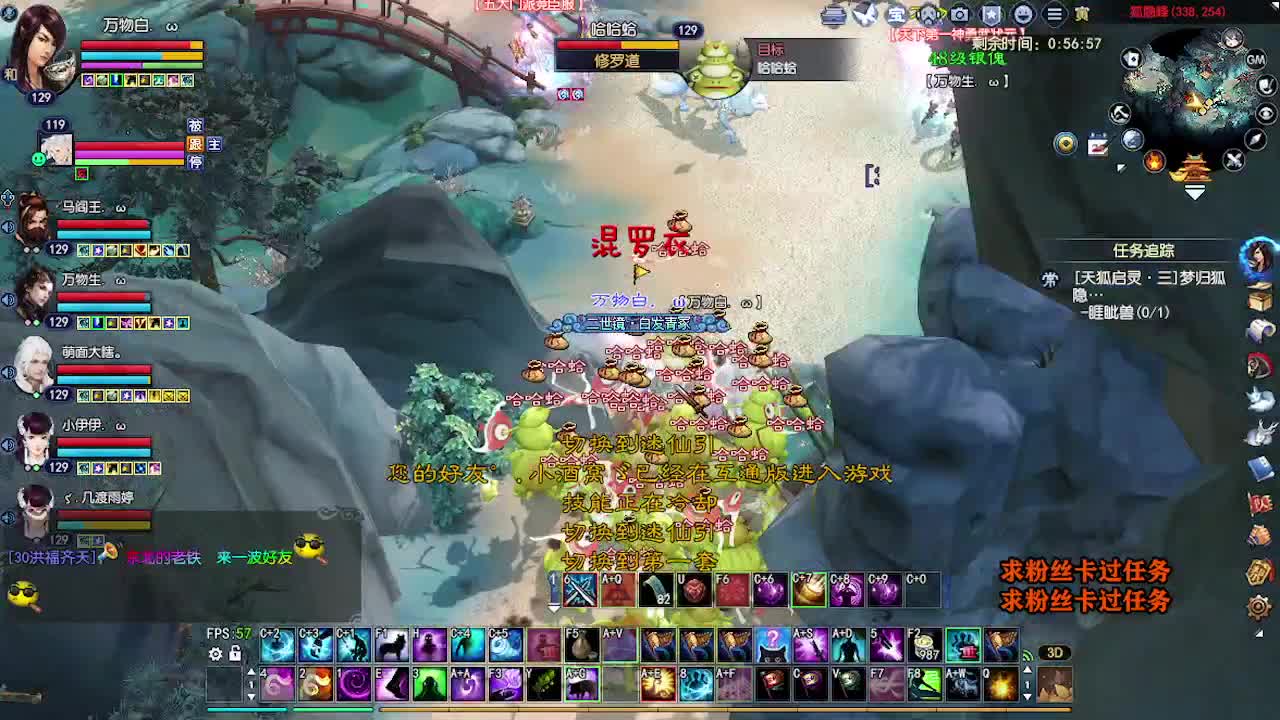Toggle the hotbar lock icon
This screenshot has width=1280, height=720.
point(234,653)
